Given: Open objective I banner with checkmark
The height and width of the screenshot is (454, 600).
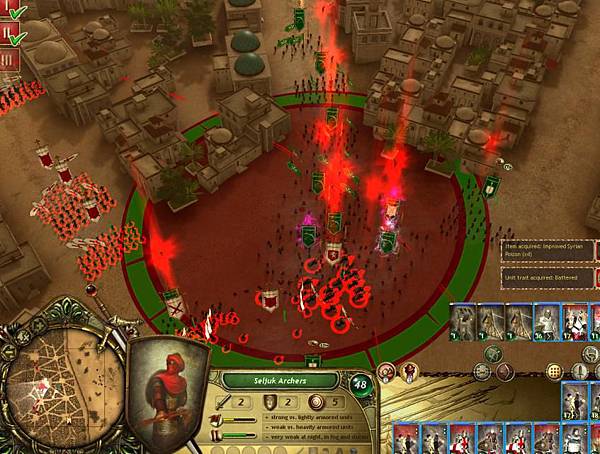Looking at the screenshot, I should click(x=9, y=10).
